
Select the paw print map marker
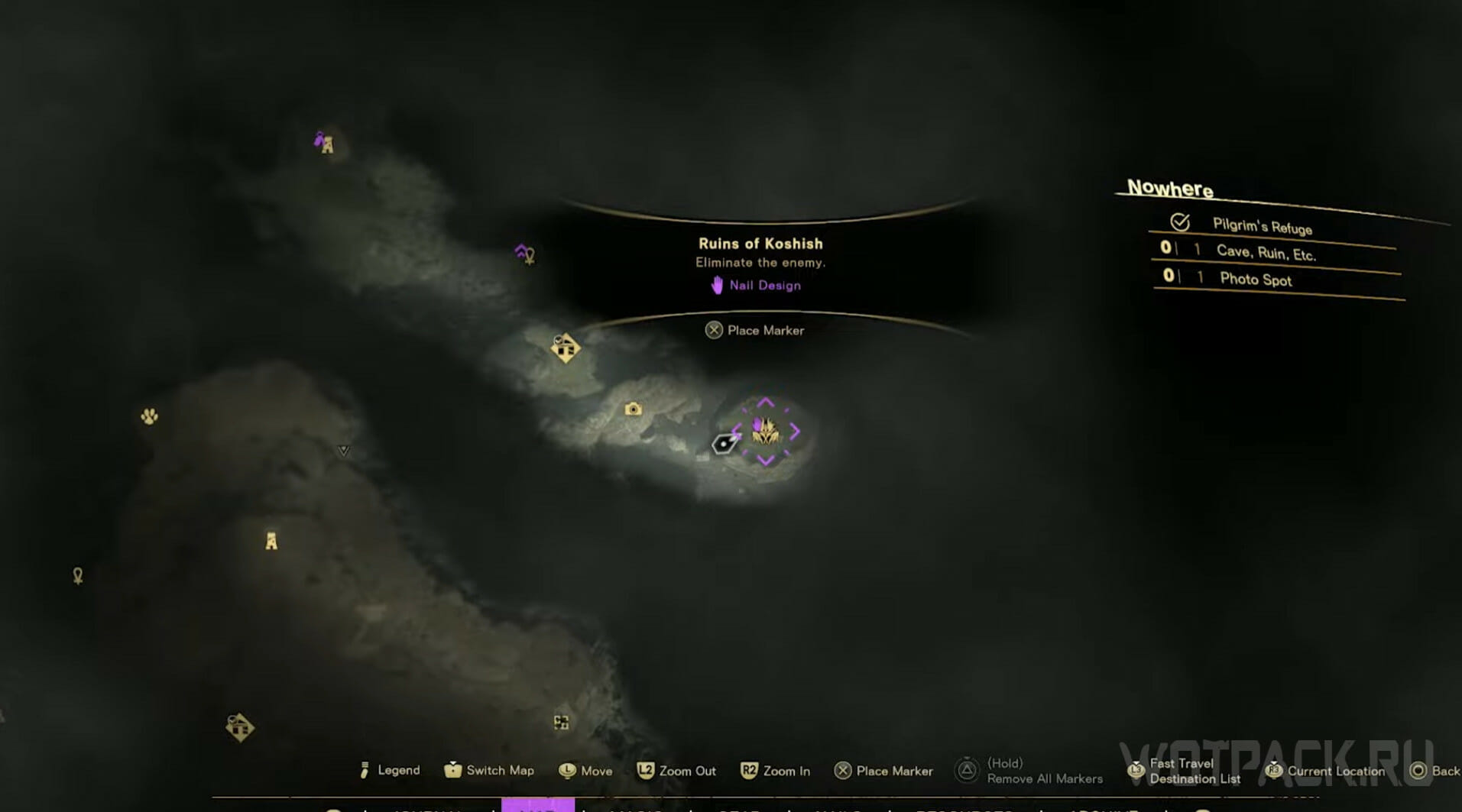pos(149,416)
